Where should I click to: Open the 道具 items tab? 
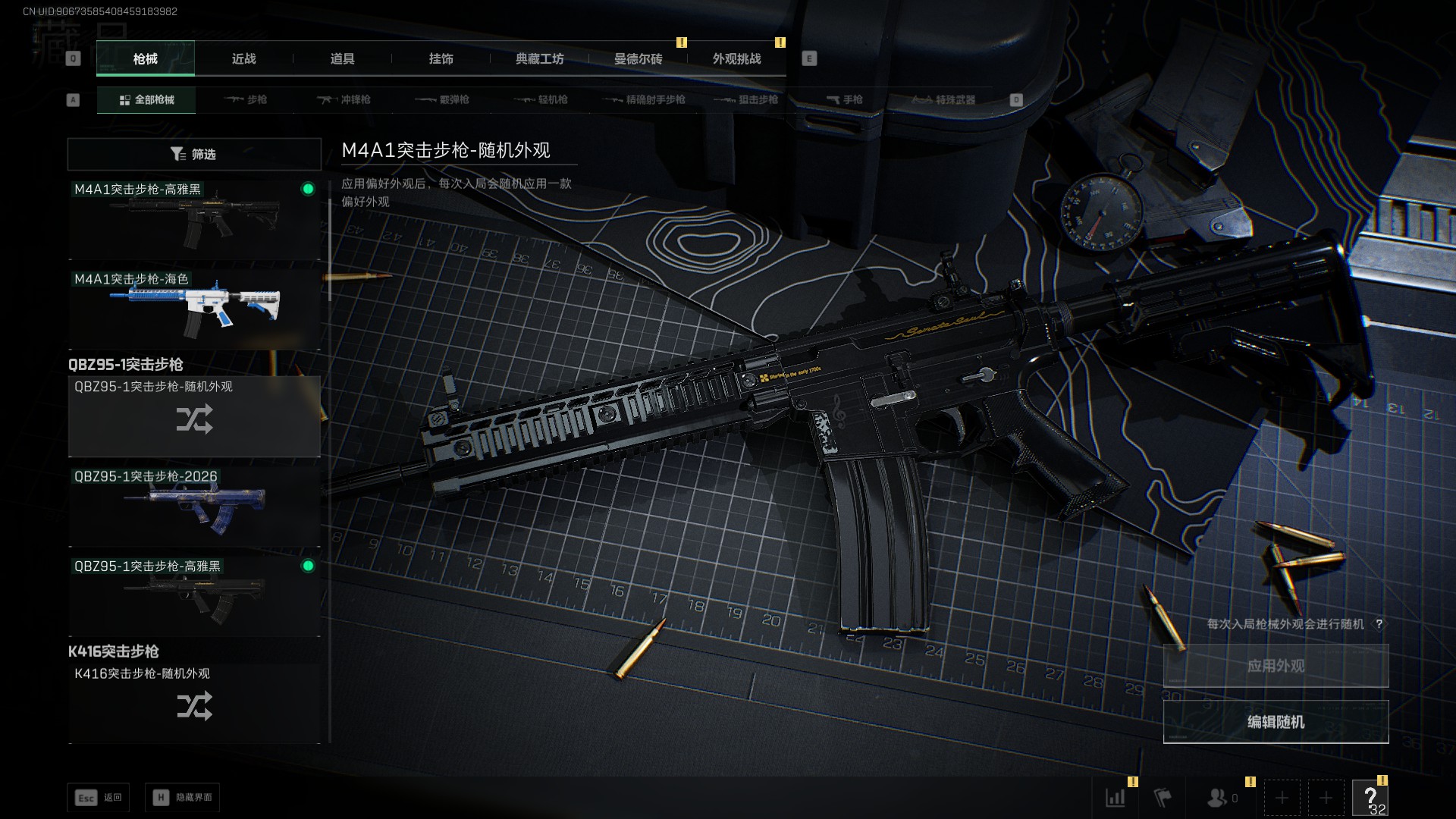tap(342, 59)
